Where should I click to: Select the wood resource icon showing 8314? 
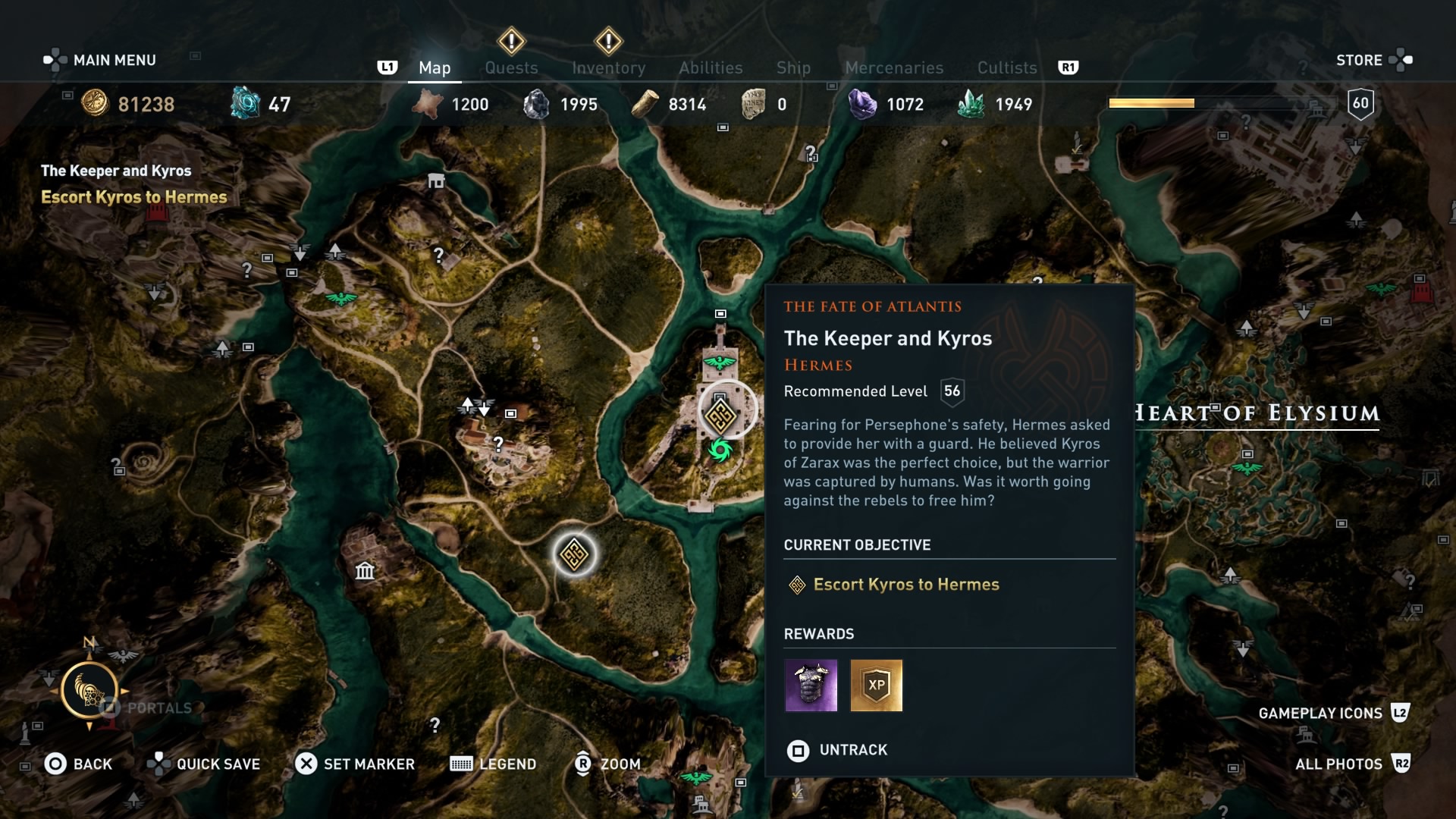(x=647, y=102)
